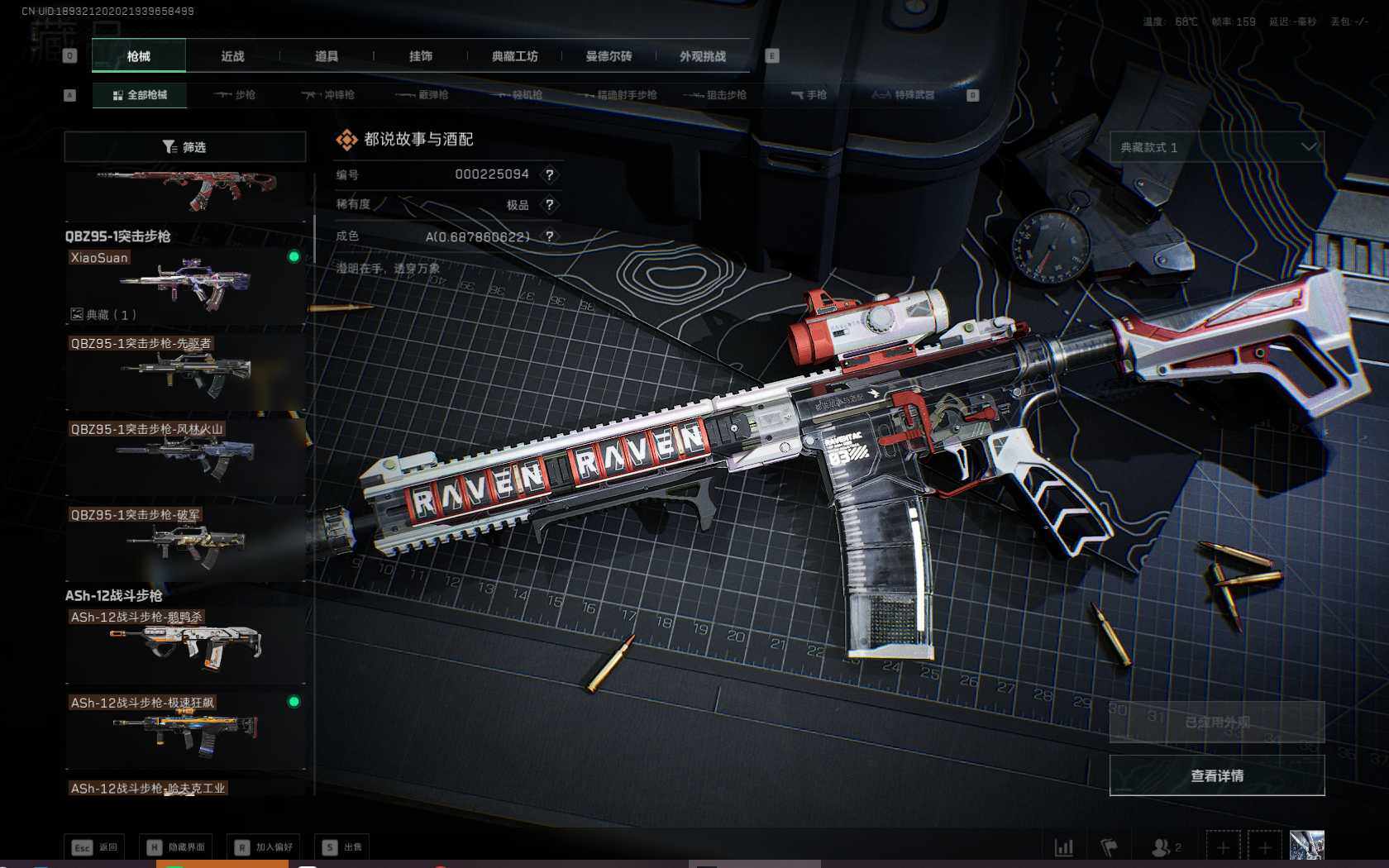
Task: Pick the QBZ95-1突击步枪-先驱者 skin
Action: [185, 372]
